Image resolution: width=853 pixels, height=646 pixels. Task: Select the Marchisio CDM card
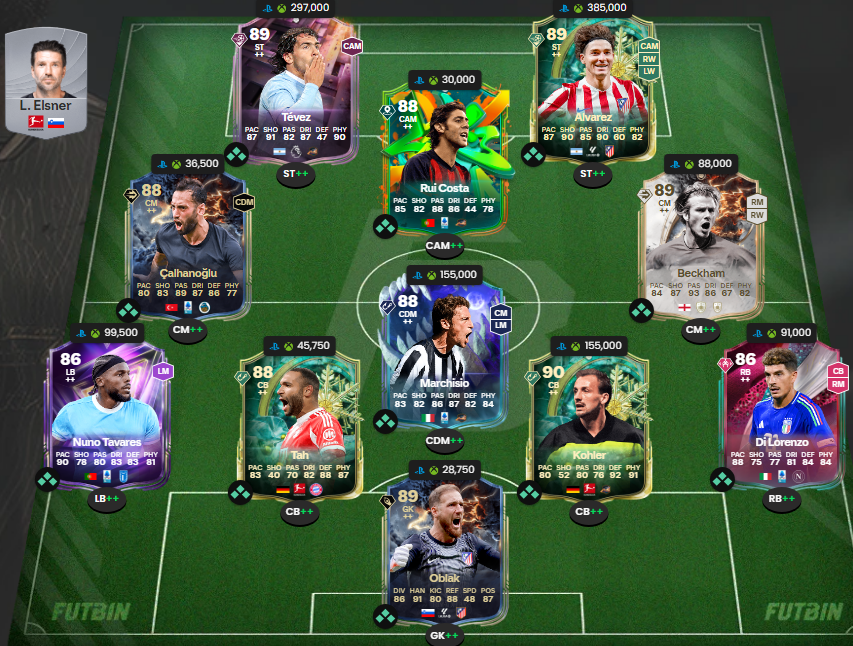pos(446,355)
